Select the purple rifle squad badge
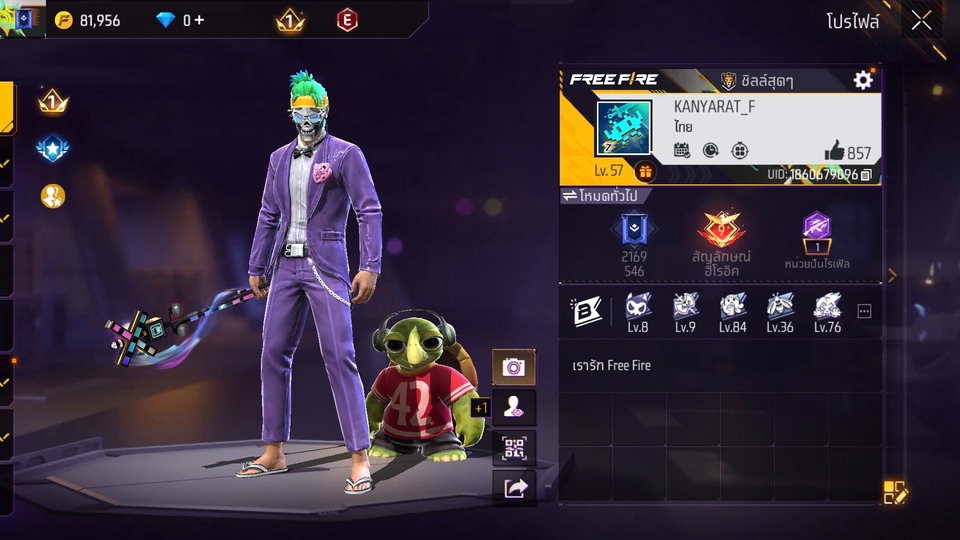 [x=817, y=229]
